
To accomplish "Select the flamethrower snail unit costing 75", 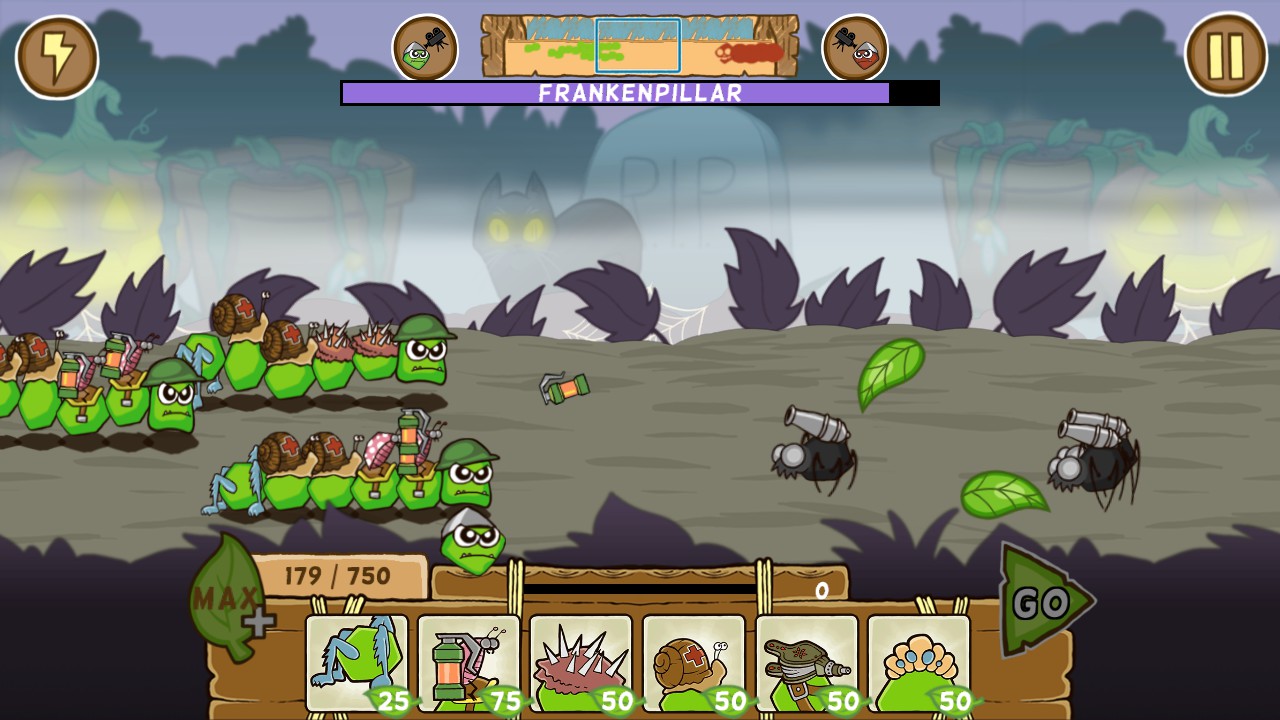I will click(x=467, y=662).
